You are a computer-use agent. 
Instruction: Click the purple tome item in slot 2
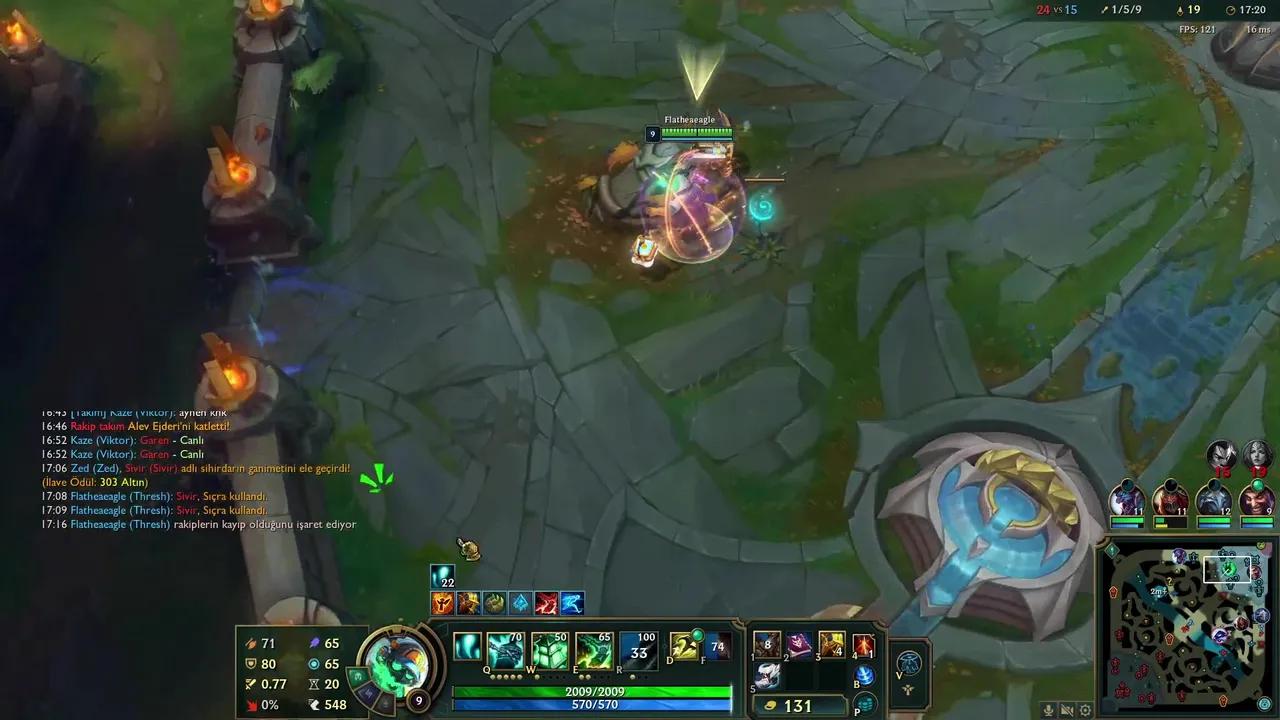pyautogui.click(x=799, y=644)
